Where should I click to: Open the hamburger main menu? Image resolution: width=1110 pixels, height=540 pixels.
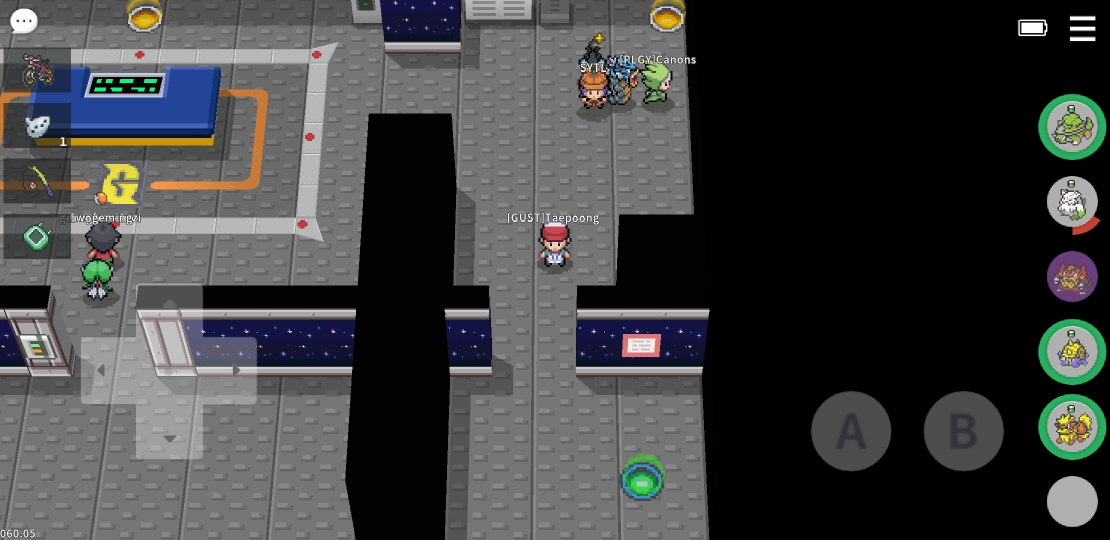[1082, 28]
